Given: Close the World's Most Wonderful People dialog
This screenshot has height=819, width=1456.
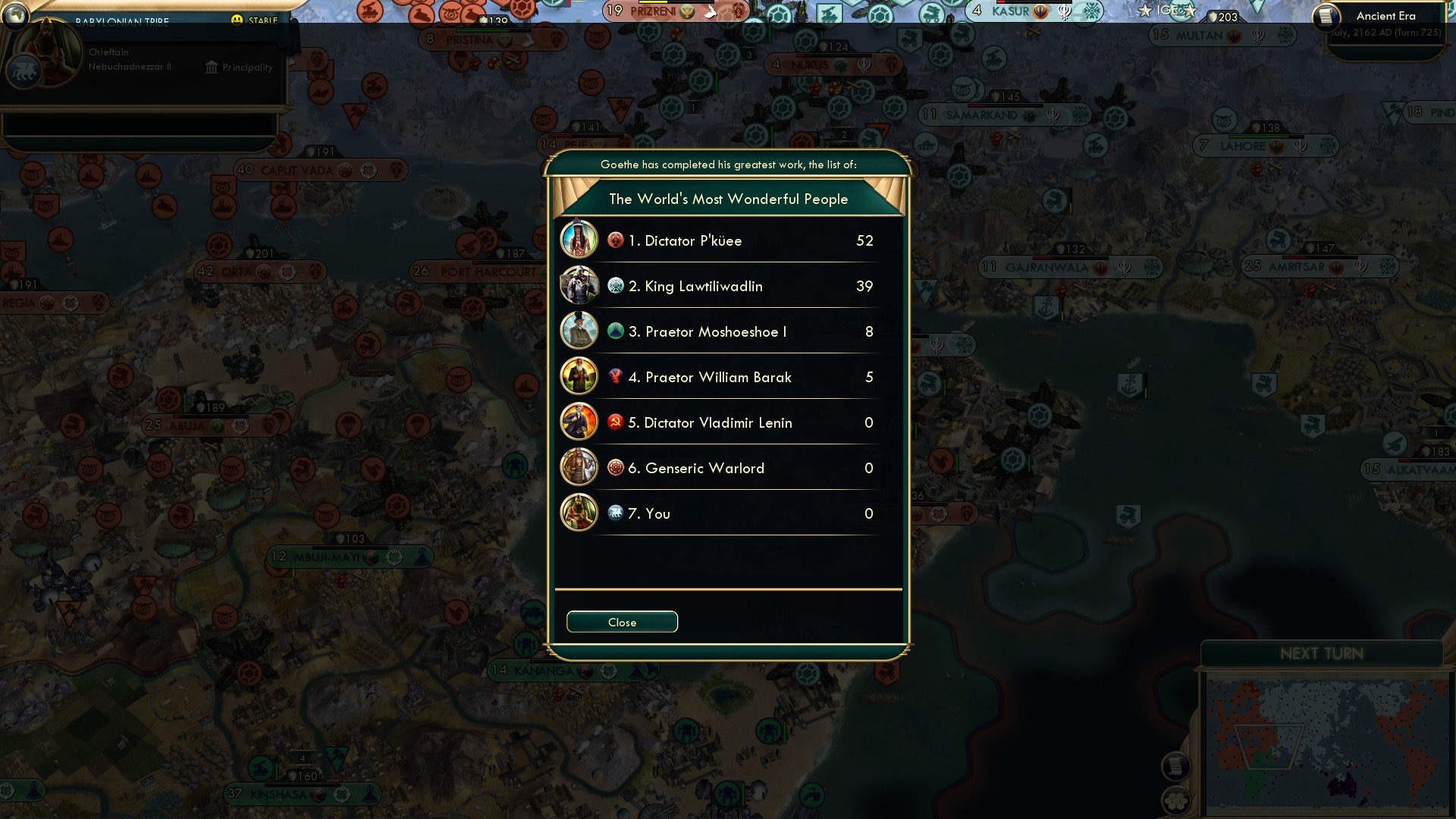Looking at the screenshot, I should tap(621, 621).
